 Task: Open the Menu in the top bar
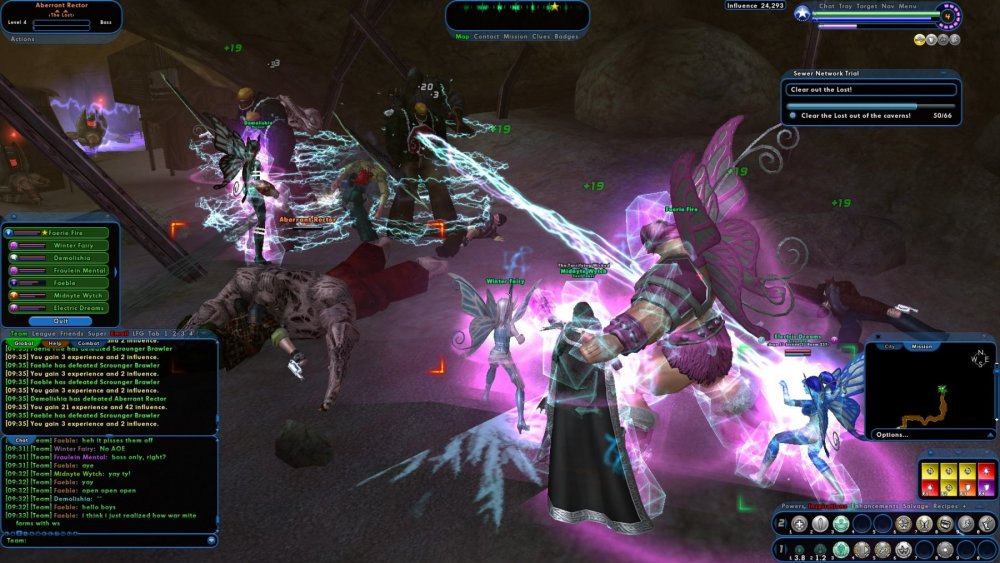(x=908, y=6)
